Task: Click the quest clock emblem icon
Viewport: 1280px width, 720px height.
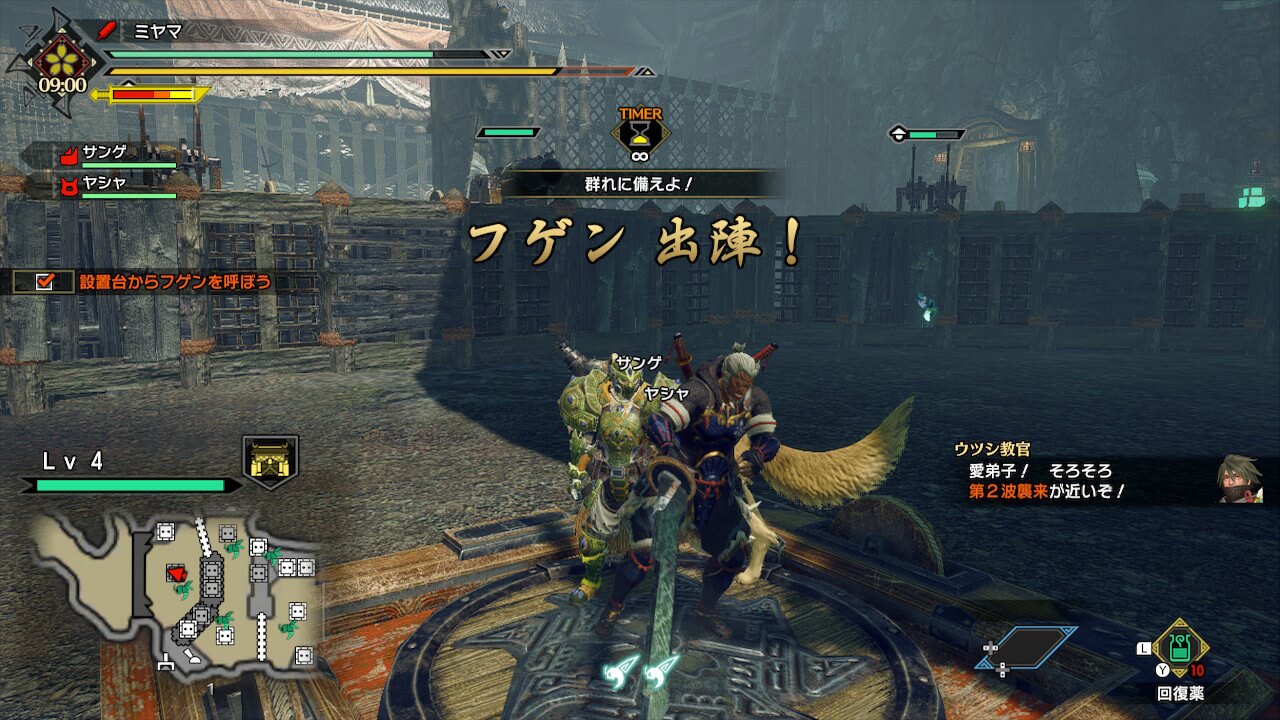Action: coord(62,64)
